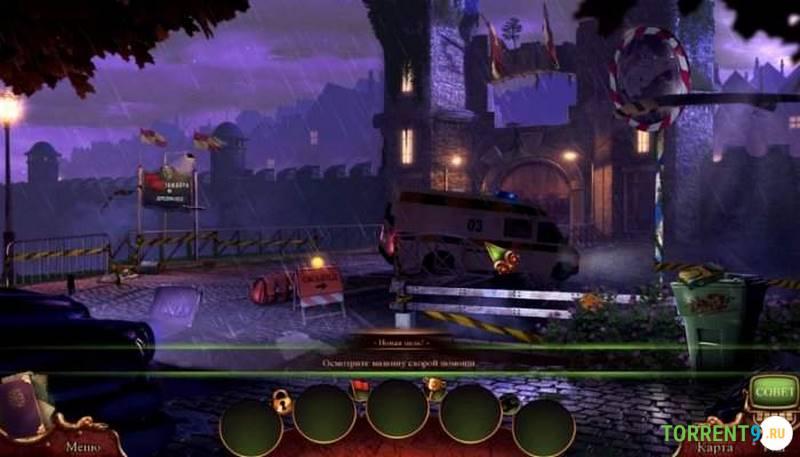Use the Совет hint button

[773, 391]
